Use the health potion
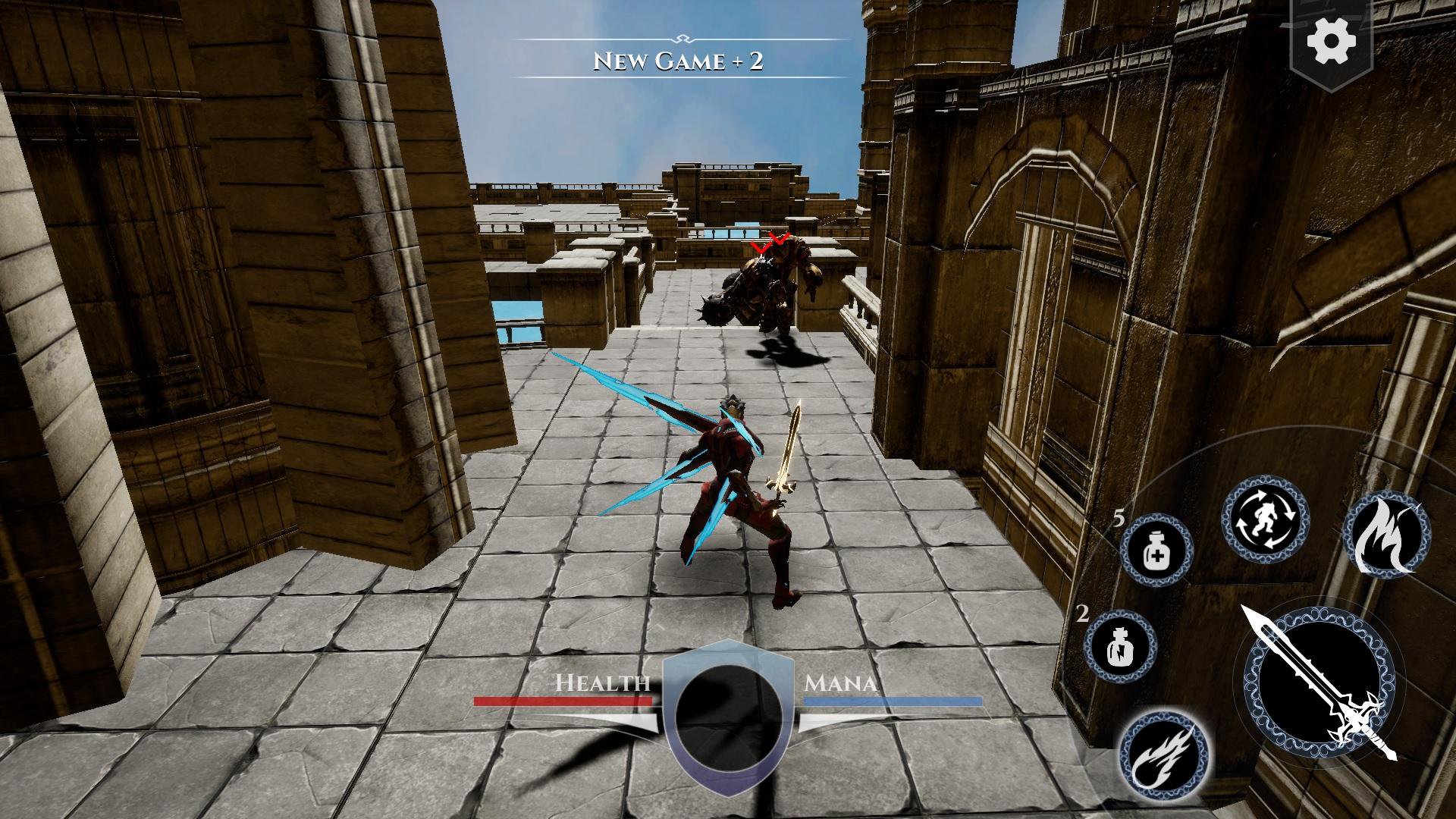This screenshot has height=819, width=1456. [1156, 549]
